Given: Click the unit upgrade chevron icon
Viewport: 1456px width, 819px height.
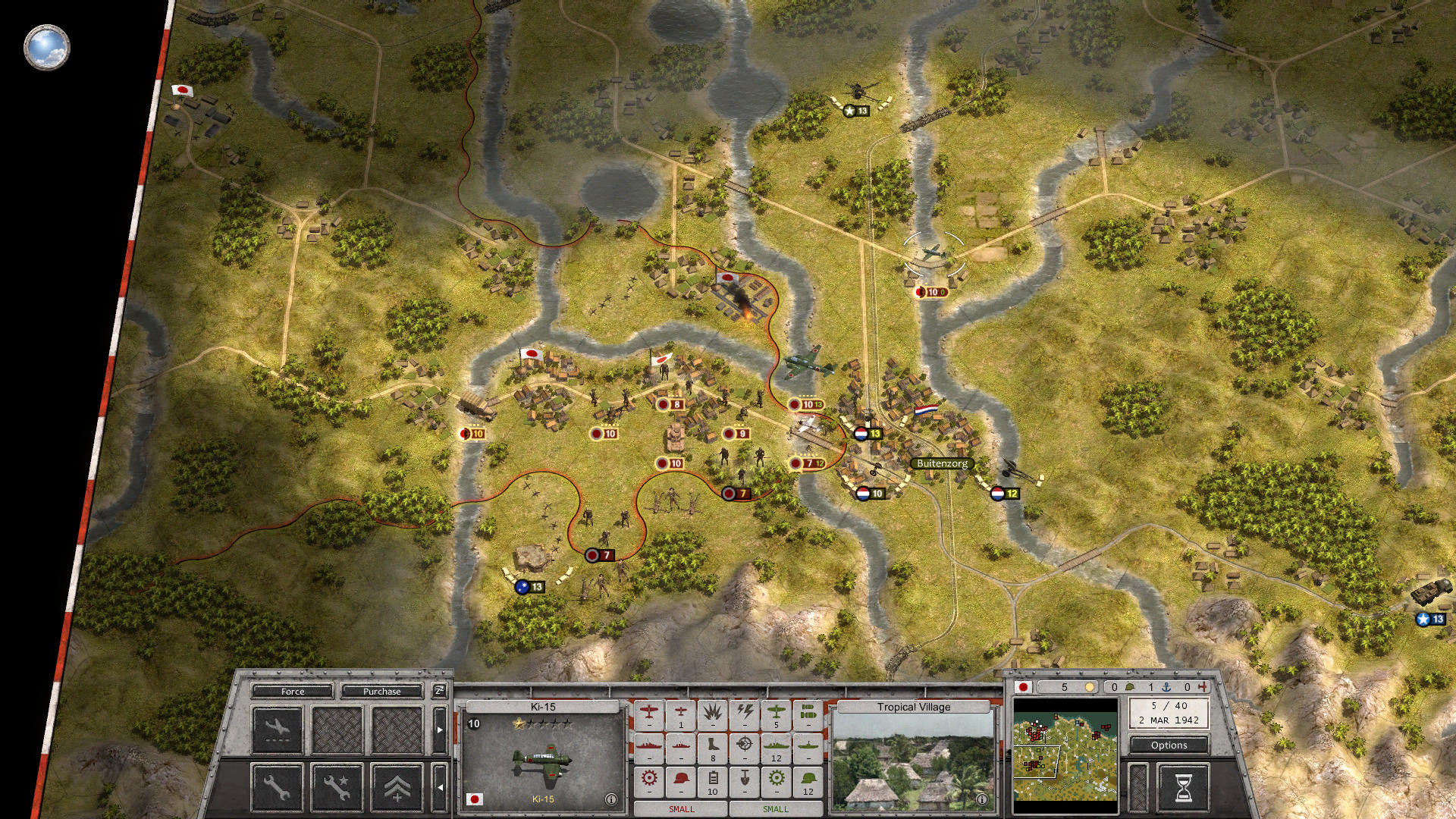Looking at the screenshot, I should [x=397, y=788].
